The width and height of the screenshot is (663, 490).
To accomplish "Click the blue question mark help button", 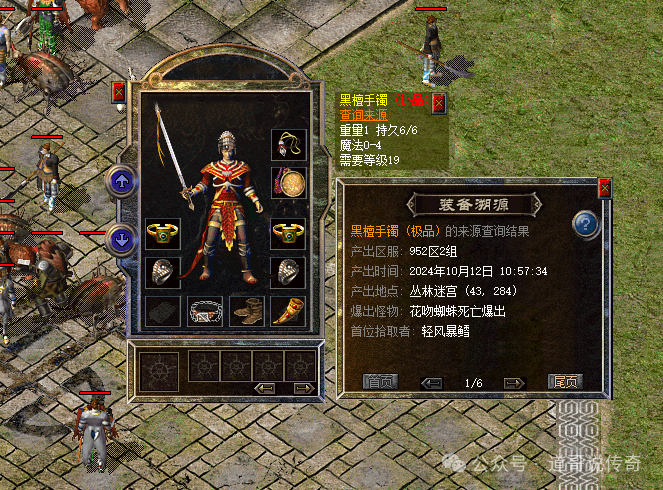I will [x=586, y=224].
